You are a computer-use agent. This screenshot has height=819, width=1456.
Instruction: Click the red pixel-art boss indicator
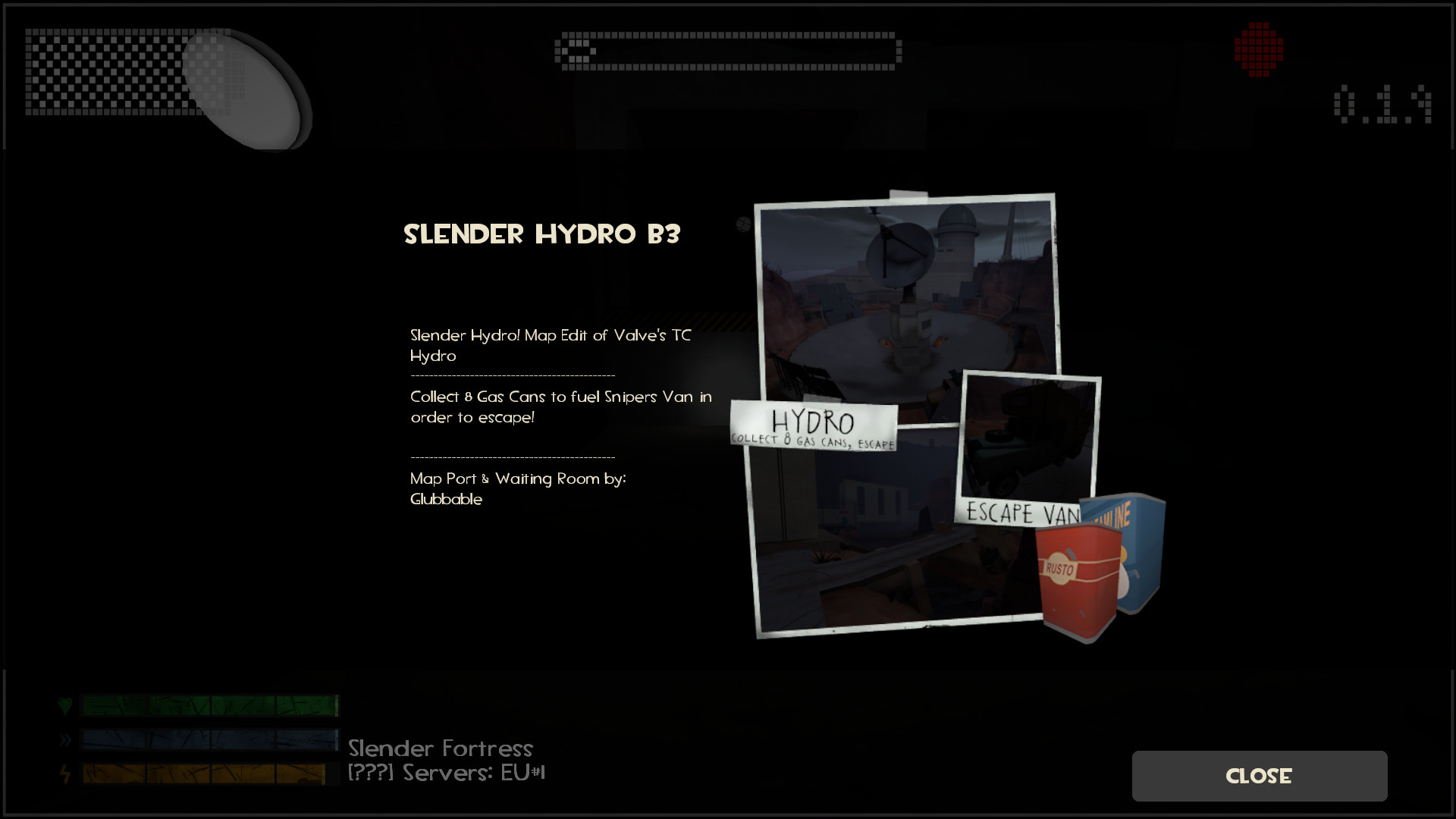[1258, 49]
